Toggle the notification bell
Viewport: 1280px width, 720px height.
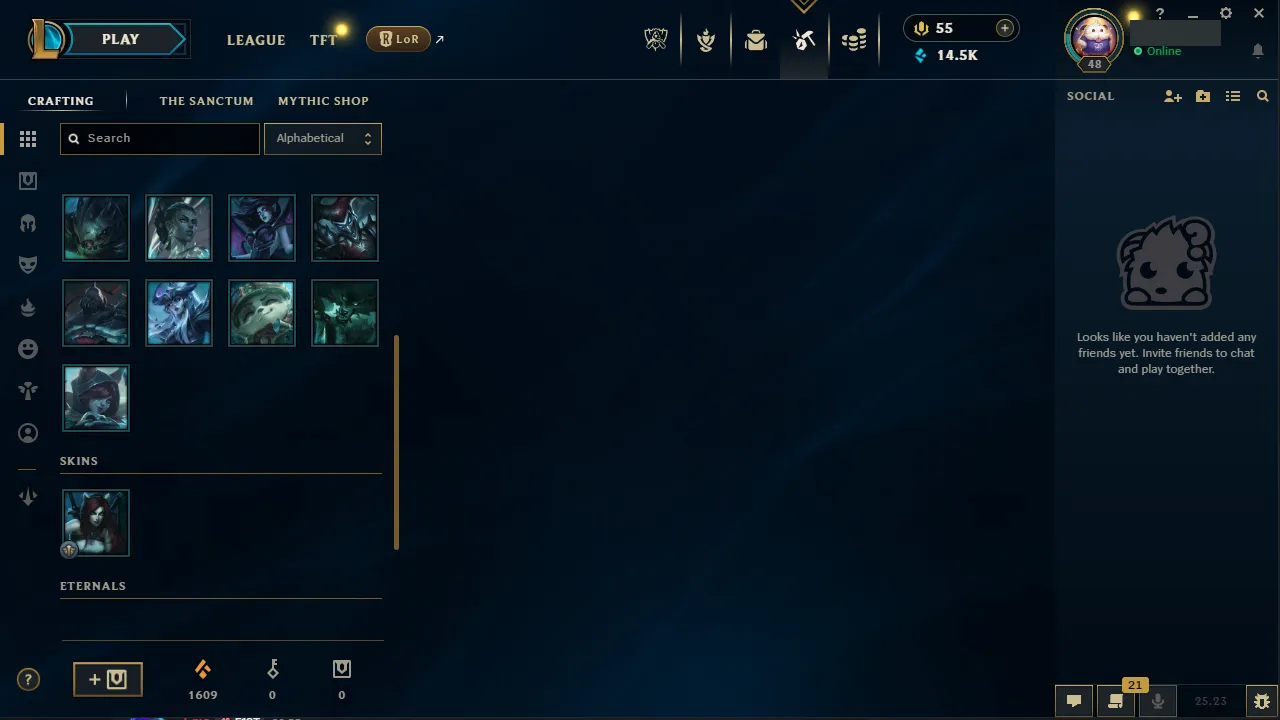click(x=1257, y=51)
